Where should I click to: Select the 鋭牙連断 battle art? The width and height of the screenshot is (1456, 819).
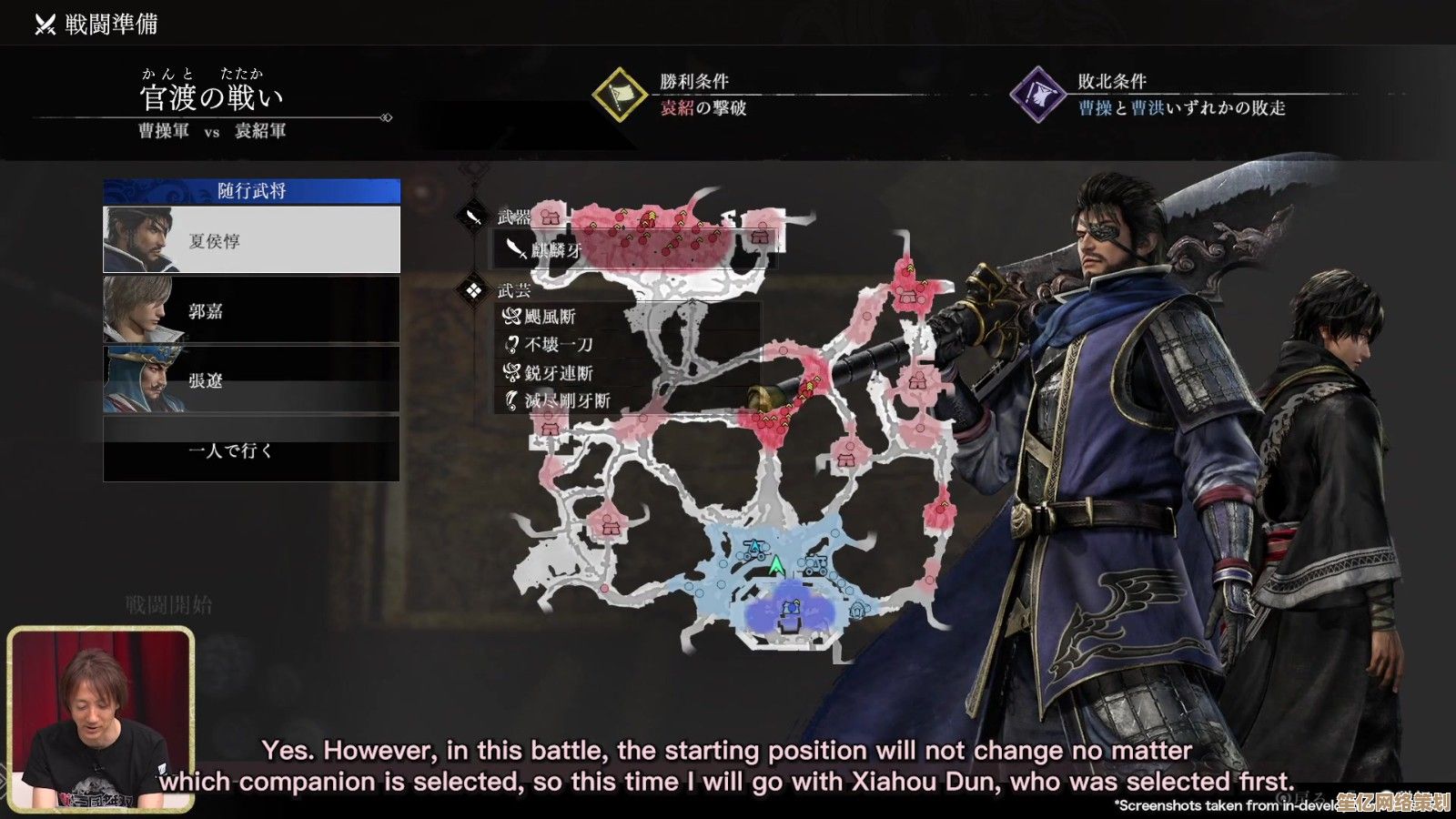point(558,373)
